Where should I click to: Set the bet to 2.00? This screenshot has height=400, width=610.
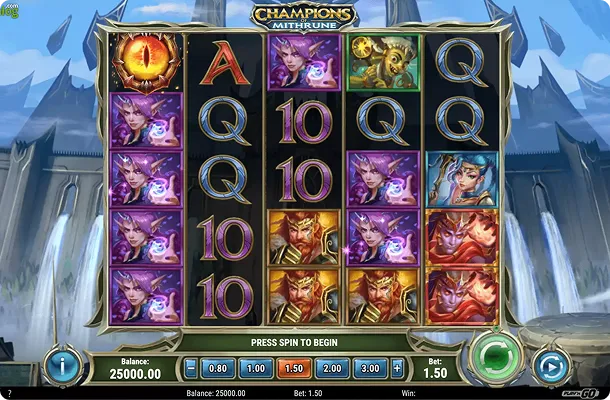[x=331, y=367]
